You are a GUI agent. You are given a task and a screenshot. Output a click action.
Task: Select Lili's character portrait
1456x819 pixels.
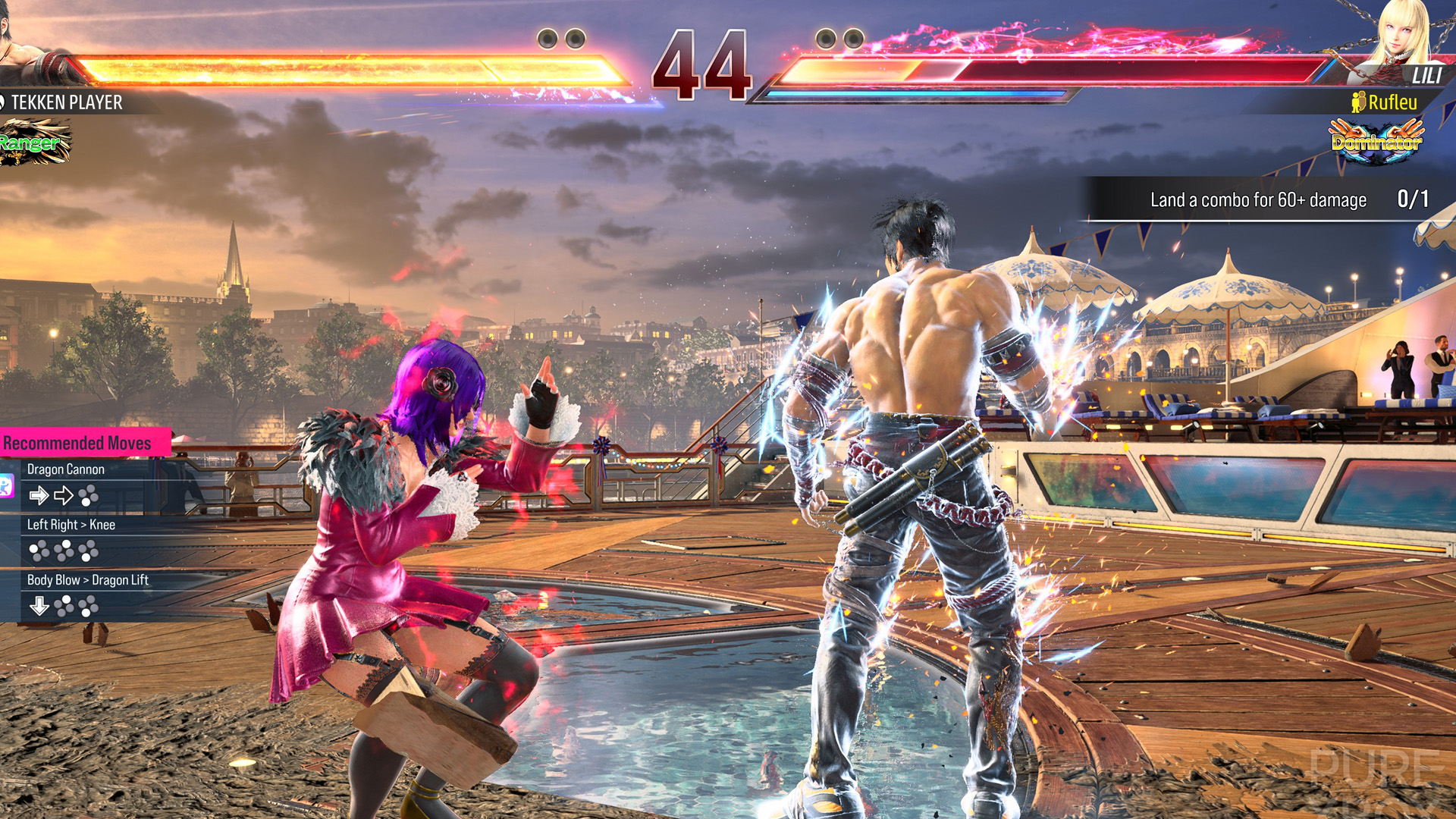click(1403, 38)
